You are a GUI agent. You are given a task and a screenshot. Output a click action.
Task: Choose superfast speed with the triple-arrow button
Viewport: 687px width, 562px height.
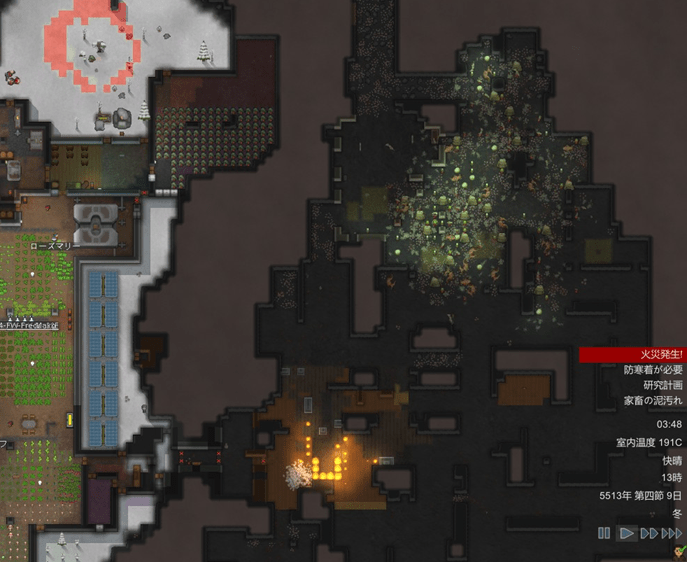coord(673,533)
